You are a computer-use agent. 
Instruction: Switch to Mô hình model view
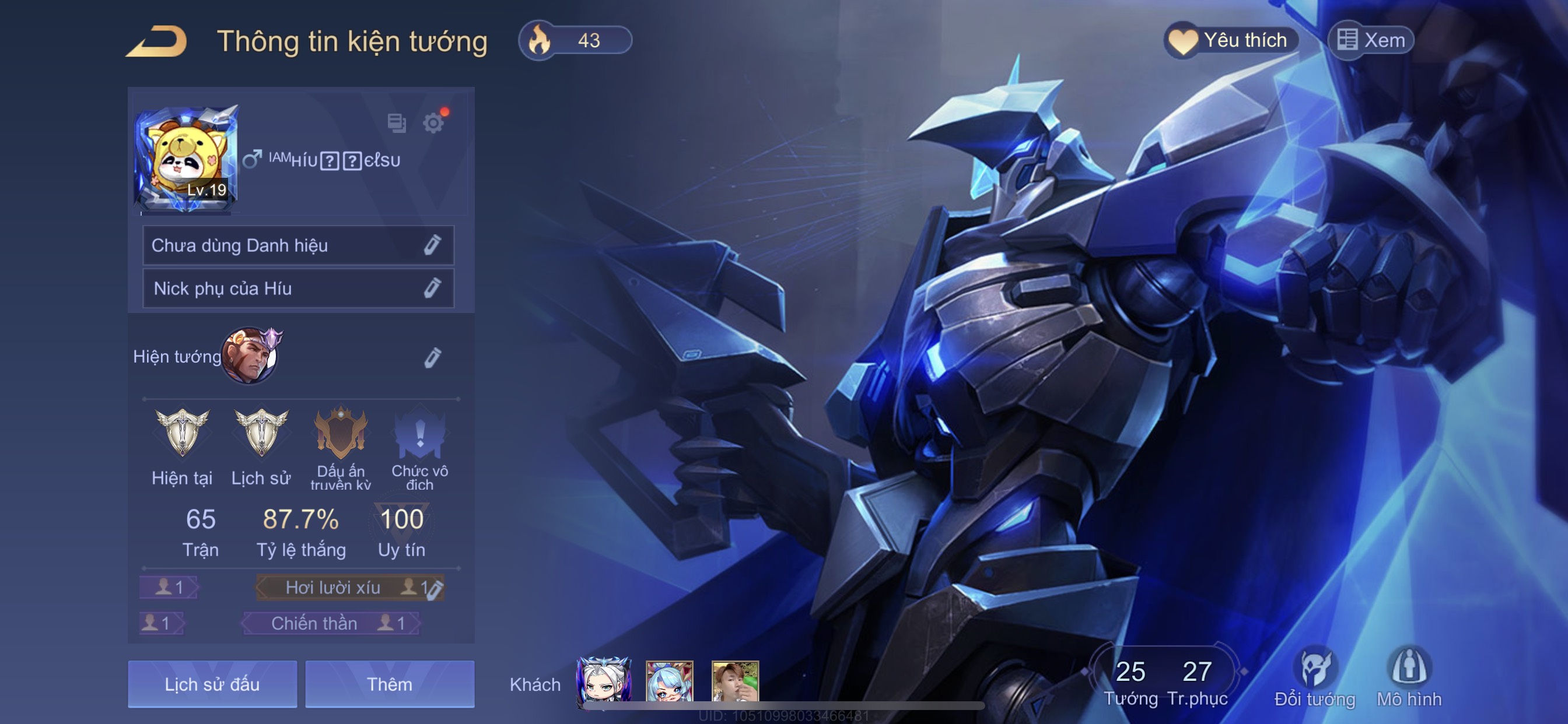tap(1409, 677)
